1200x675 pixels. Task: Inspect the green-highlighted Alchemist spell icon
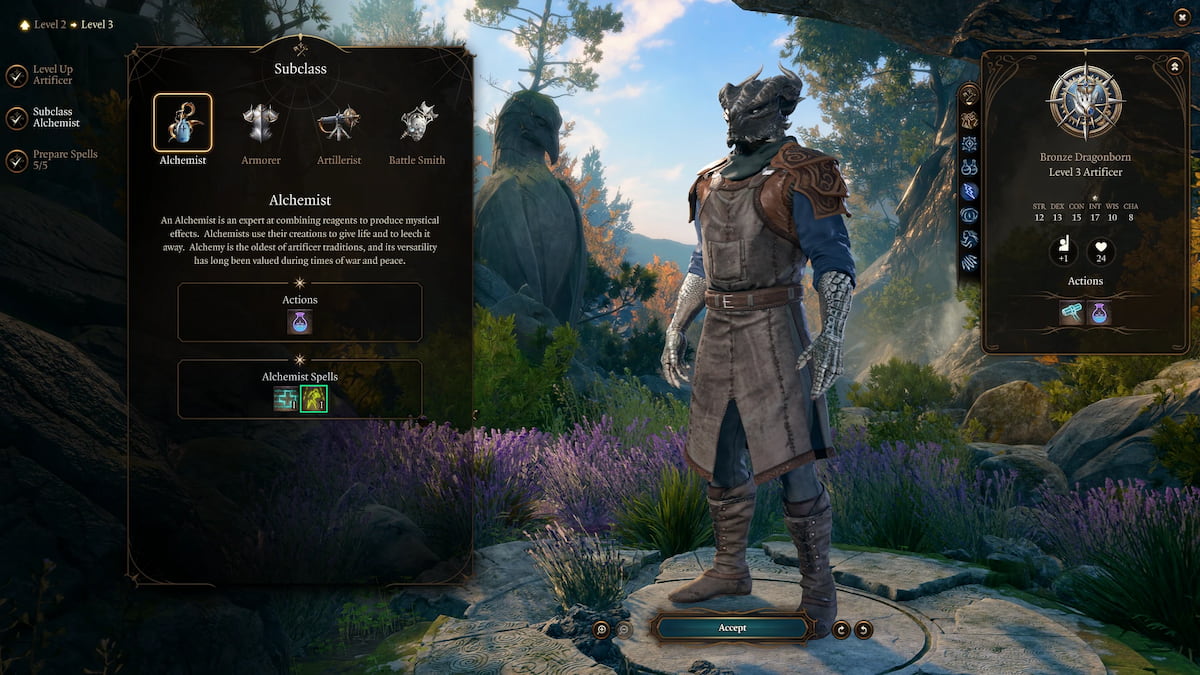coord(314,400)
